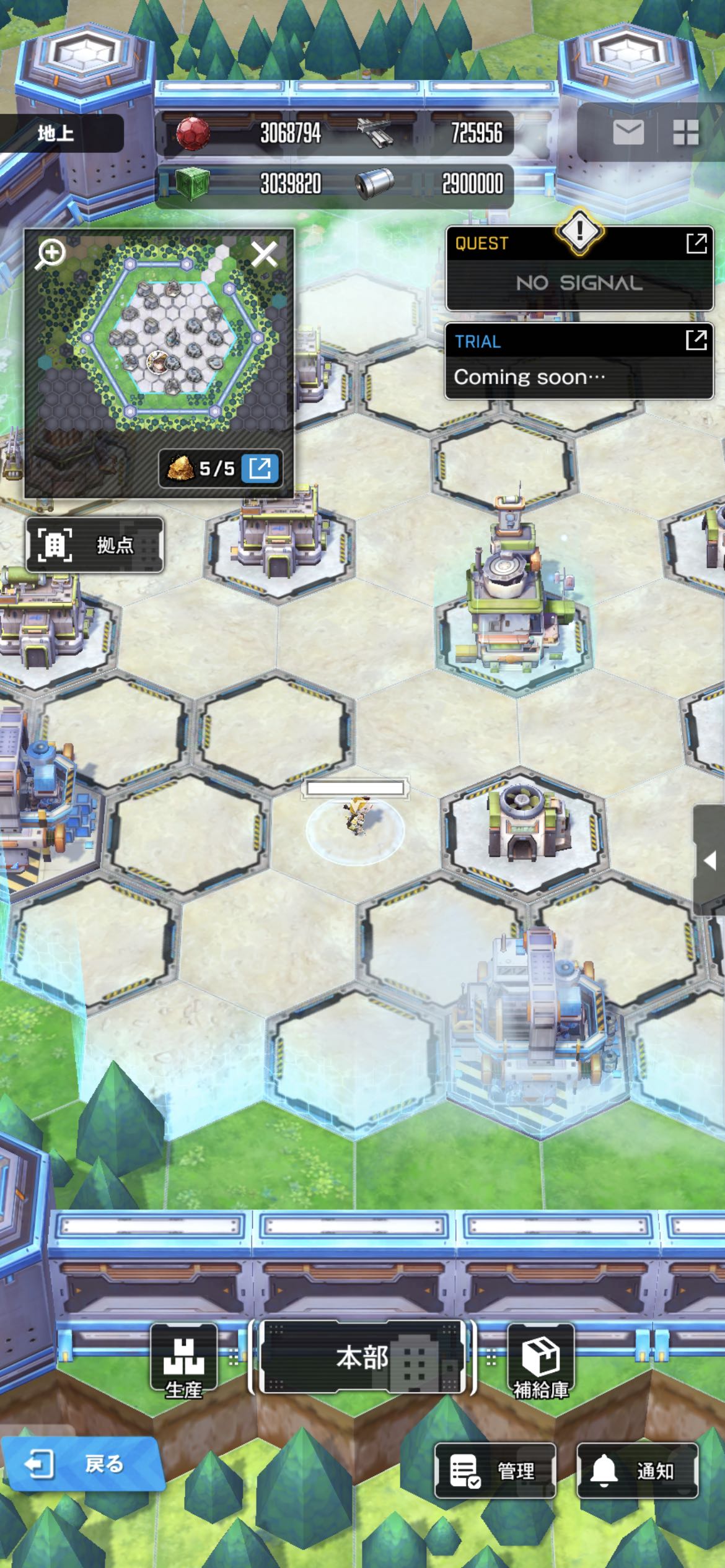
Task: Close the minimap panel
Action: [x=264, y=254]
